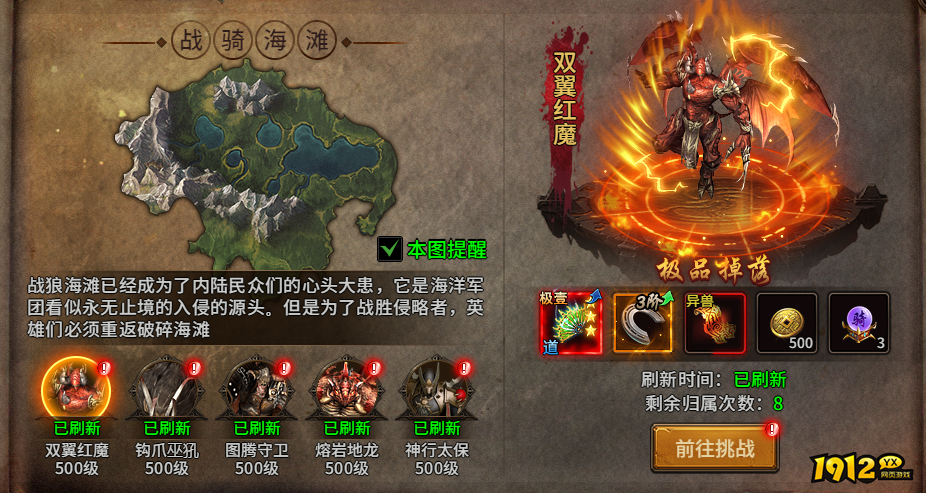This screenshot has width=926, height=493.
Task: View the 3阶 horseshoe drop item
Action: tap(643, 323)
